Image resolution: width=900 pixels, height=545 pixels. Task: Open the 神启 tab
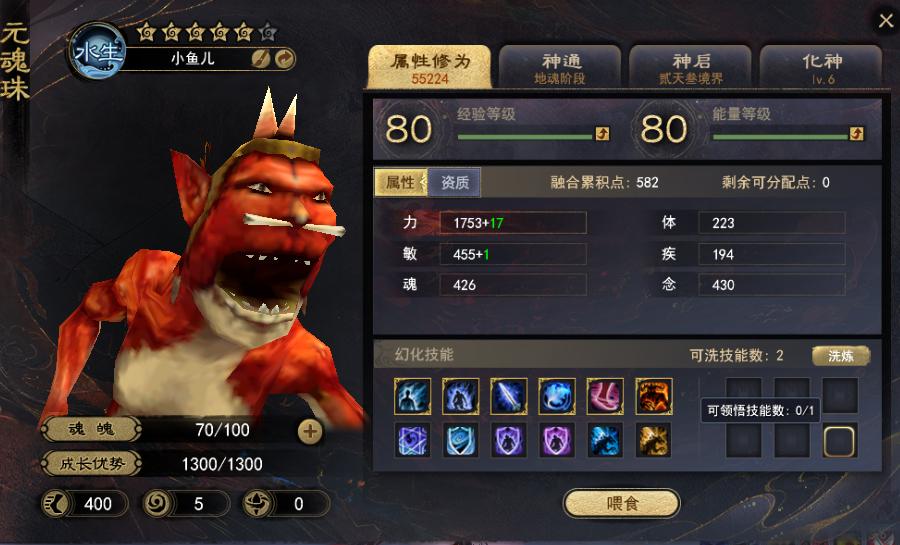(690, 67)
